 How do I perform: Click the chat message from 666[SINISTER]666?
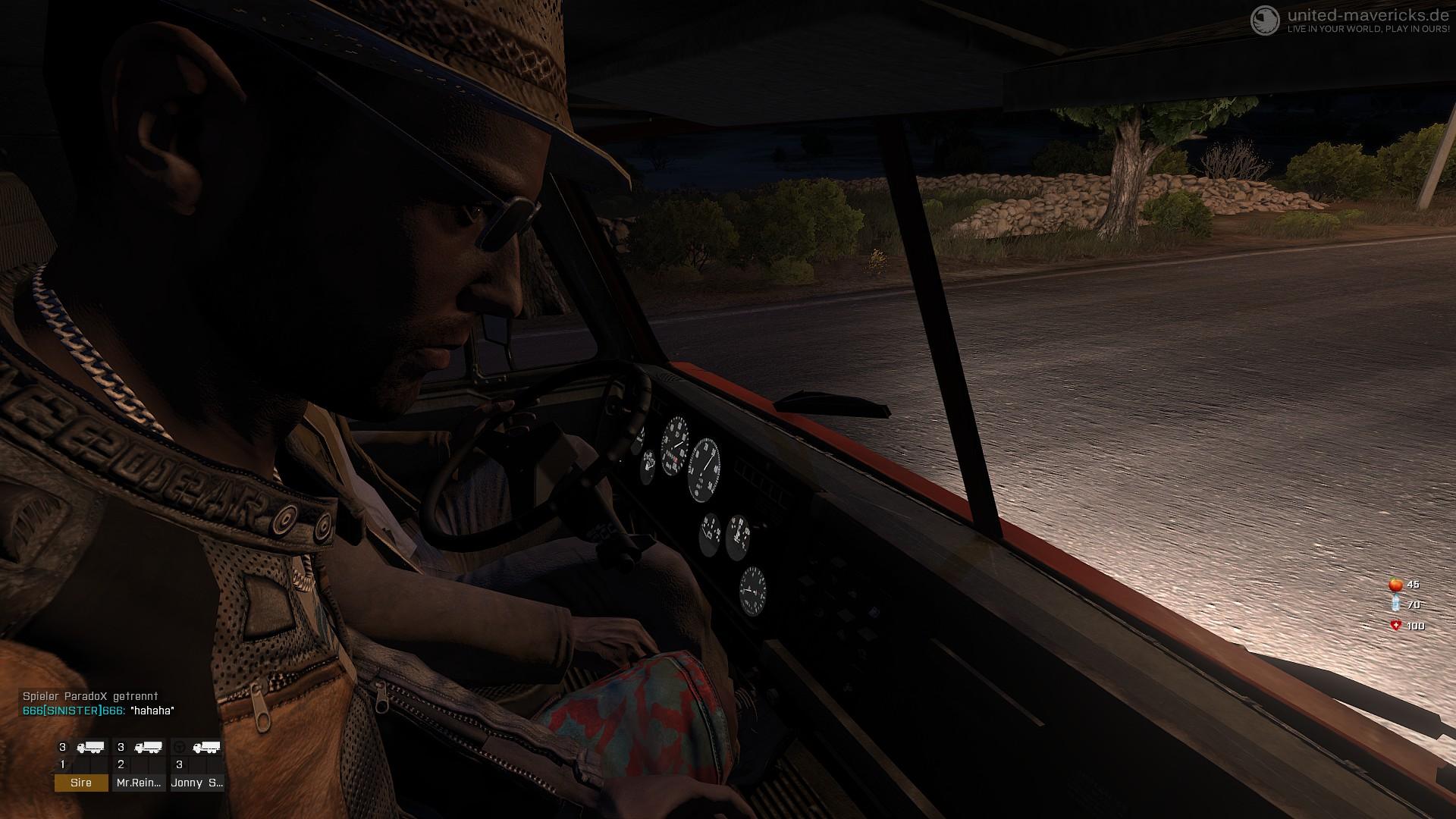click(x=99, y=711)
